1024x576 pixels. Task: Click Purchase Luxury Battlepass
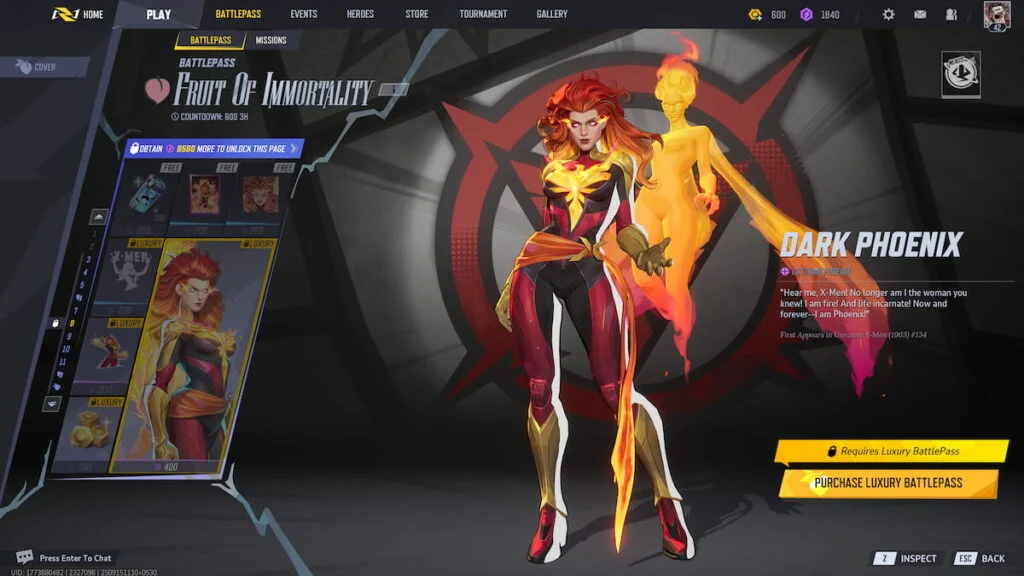(x=888, y=483)
